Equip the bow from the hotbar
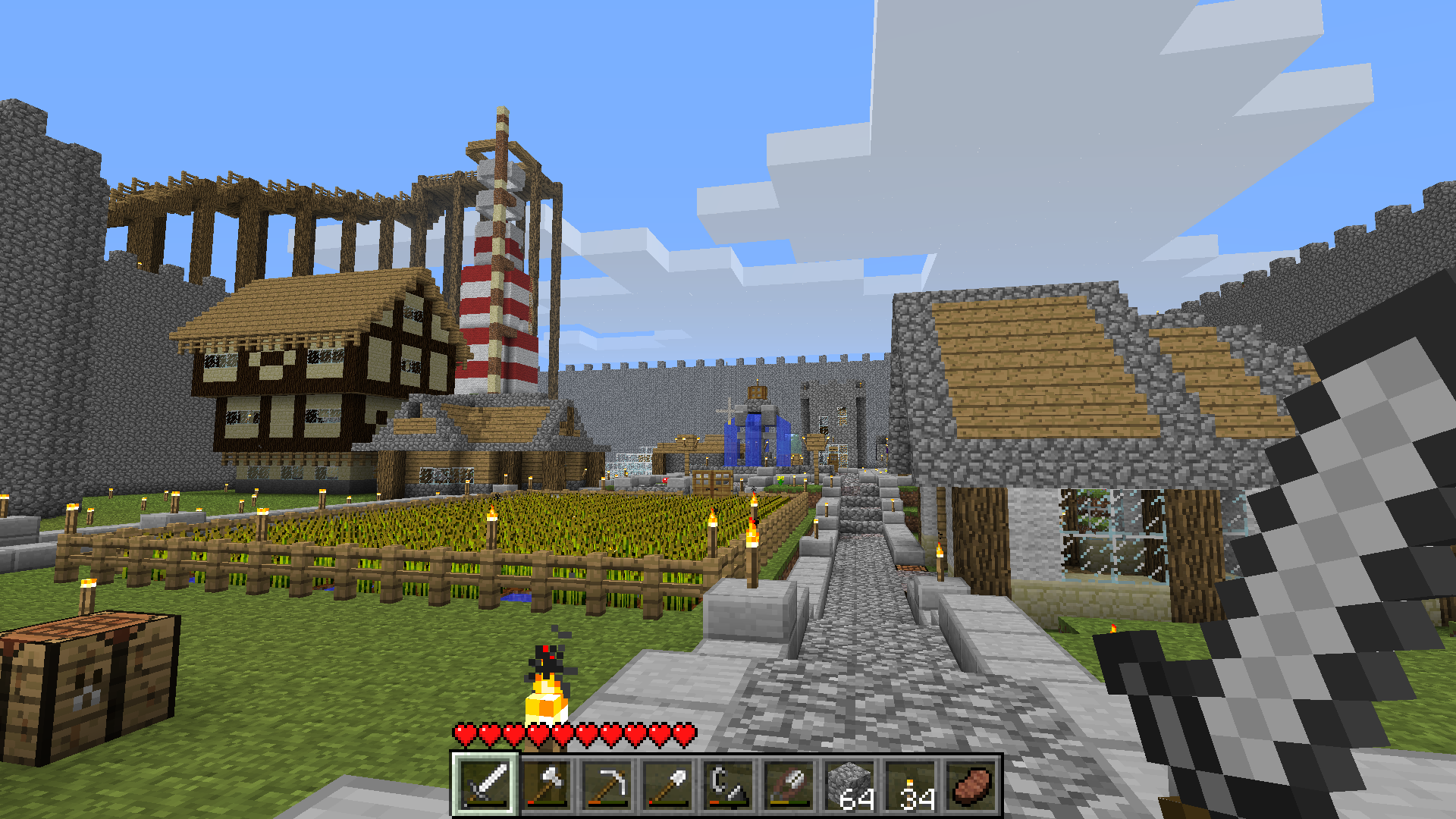This screenshot has width=1456, height=819. (789, 785)
